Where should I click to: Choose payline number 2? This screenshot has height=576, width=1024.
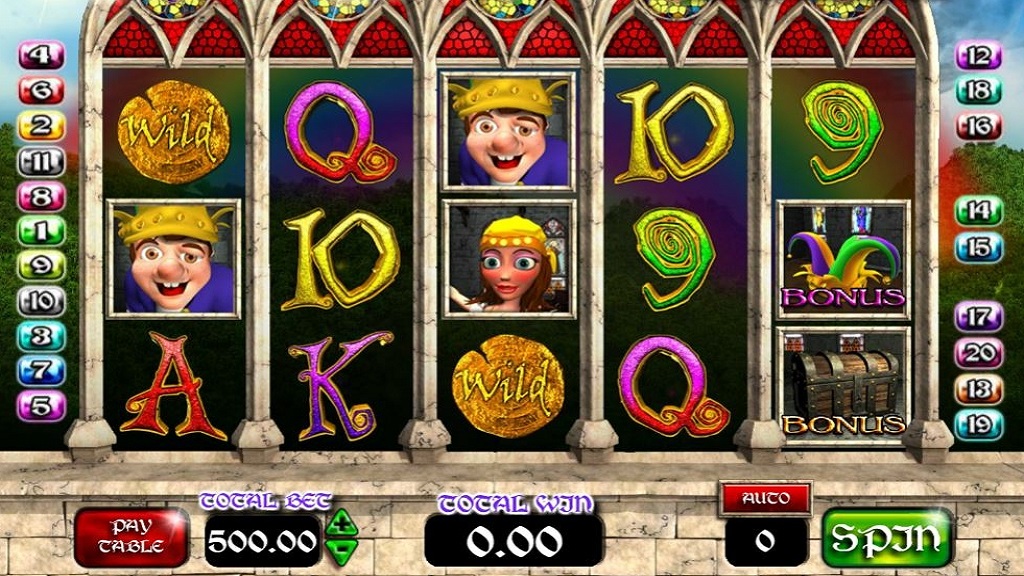[x=42, y=126]
